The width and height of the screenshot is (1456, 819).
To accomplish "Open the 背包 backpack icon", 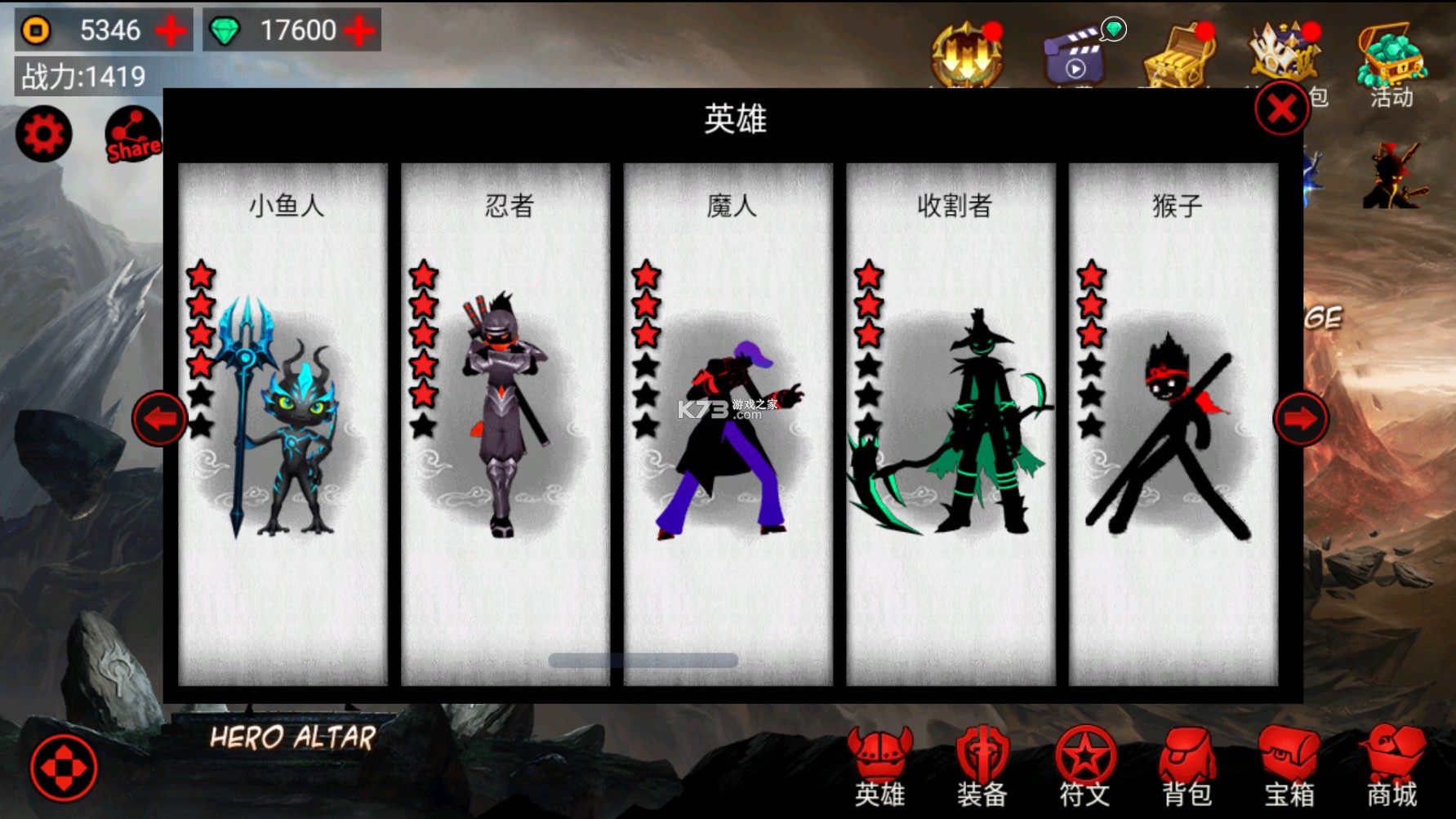I will [1184, 768].
